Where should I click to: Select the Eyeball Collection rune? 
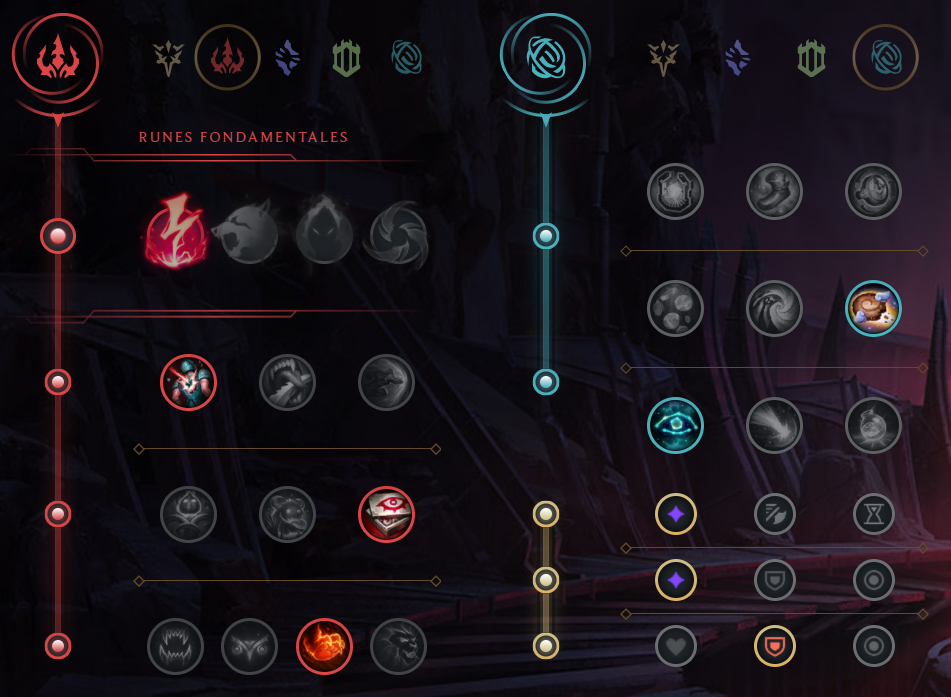pos(386,514)
